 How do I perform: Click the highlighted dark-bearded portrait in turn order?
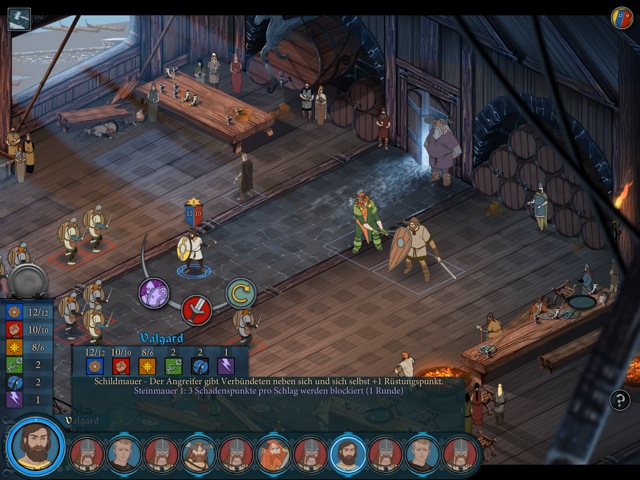(x=347, y=453)
